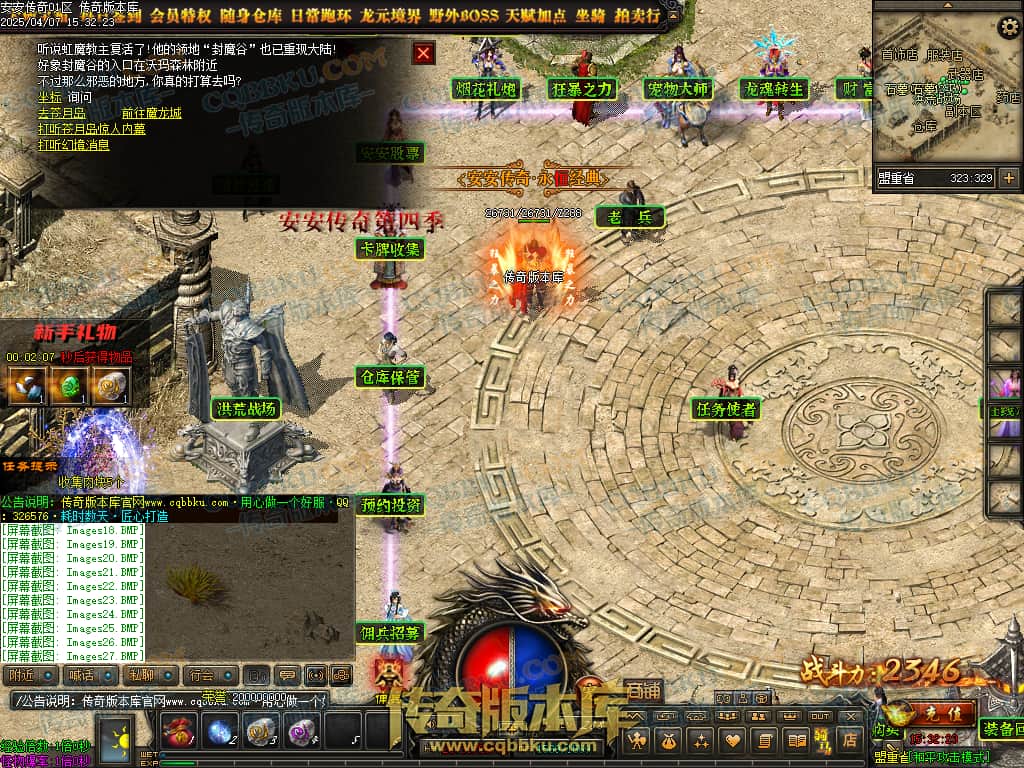Pick the '打听幻境消息' dialogue choice

[x=73, y=145]
